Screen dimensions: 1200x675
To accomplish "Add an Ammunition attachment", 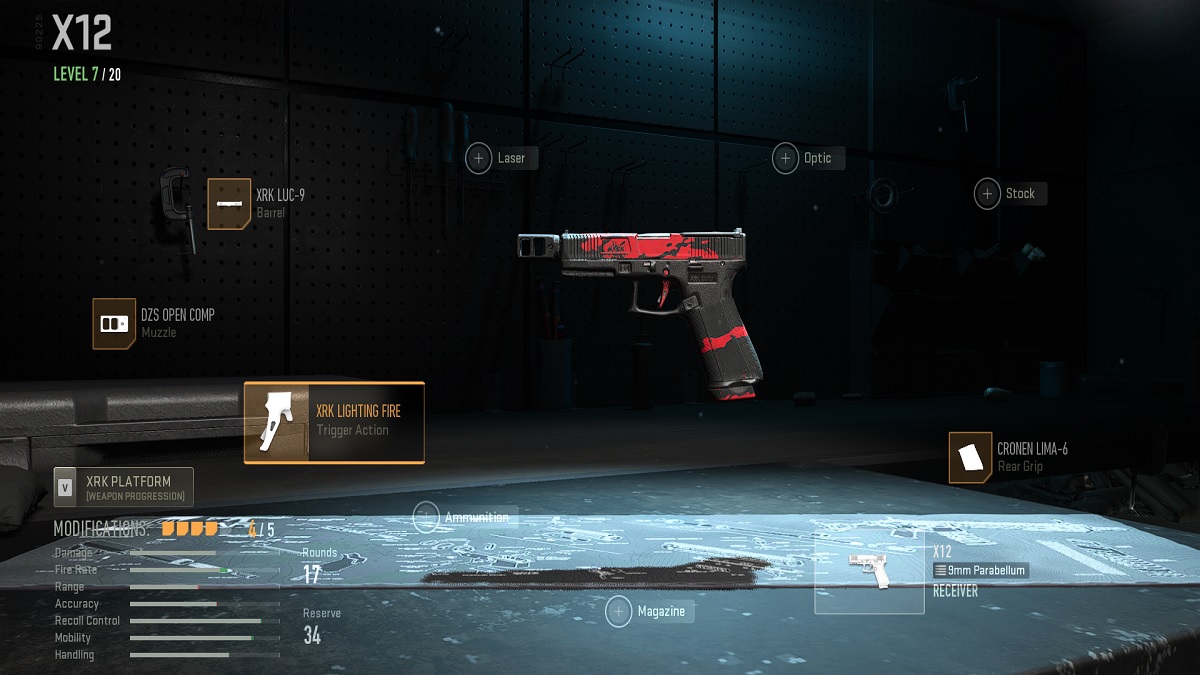I will pos(426,517).
